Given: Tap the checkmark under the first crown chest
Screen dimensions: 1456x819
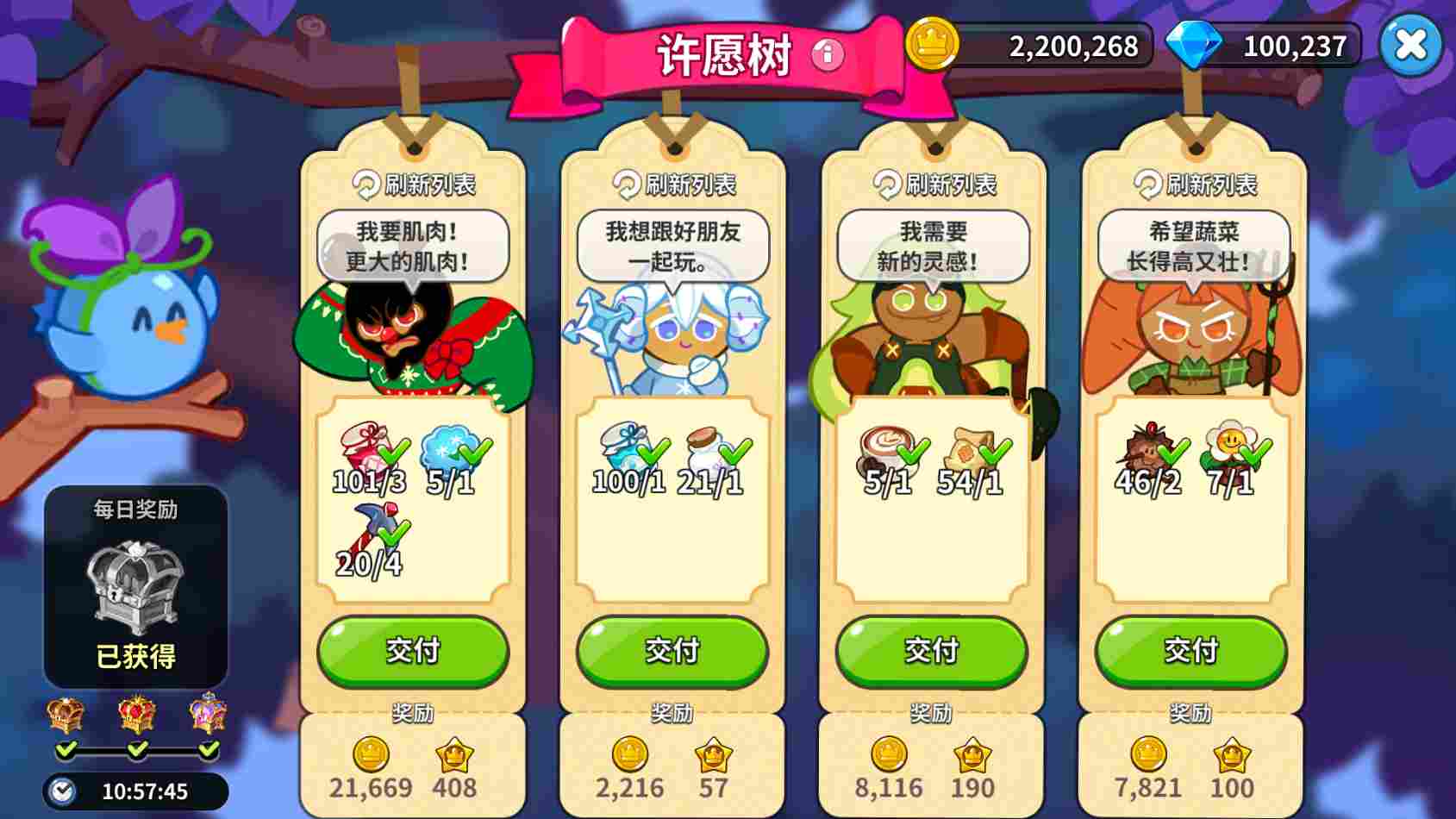Looking at the screenshot, I should 65,752.
